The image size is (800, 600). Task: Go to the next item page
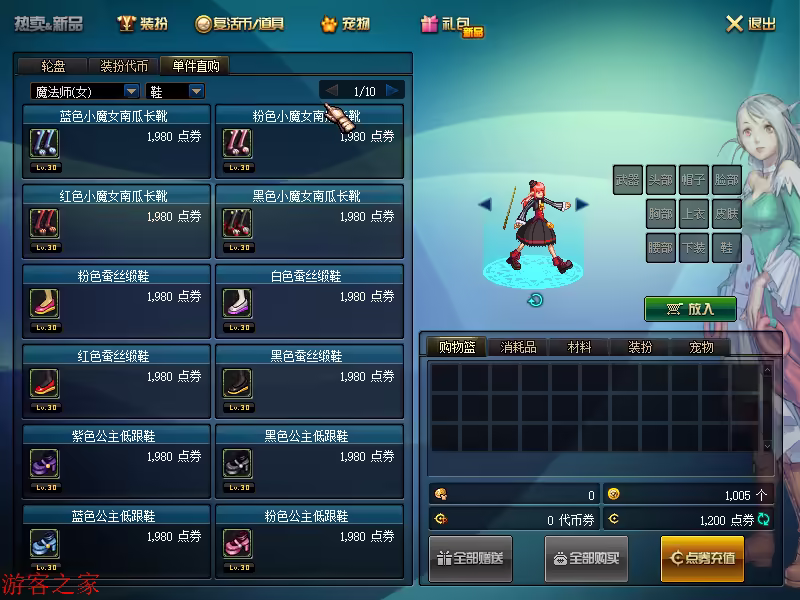(393, 91)
